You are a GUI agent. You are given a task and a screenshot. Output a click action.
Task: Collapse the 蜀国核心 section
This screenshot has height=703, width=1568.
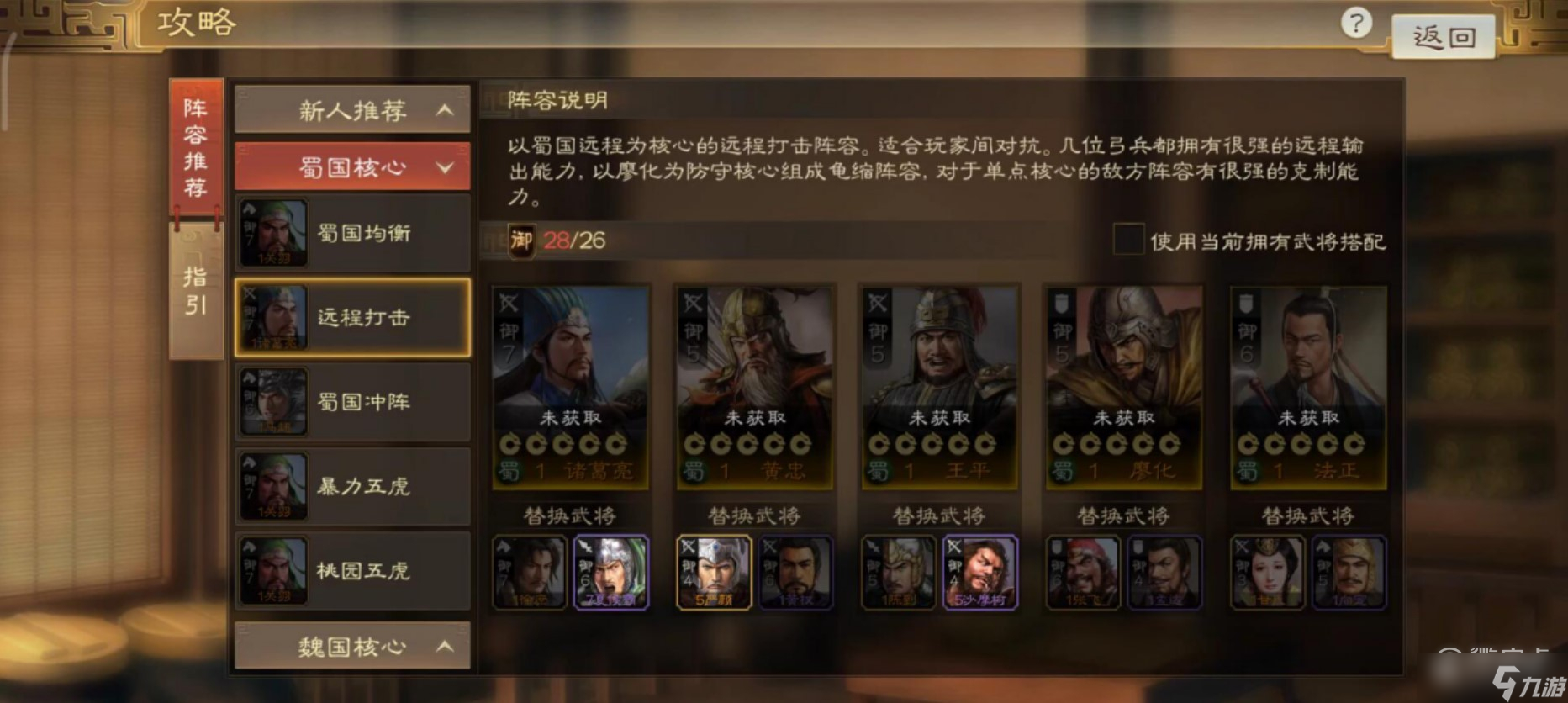351,166
